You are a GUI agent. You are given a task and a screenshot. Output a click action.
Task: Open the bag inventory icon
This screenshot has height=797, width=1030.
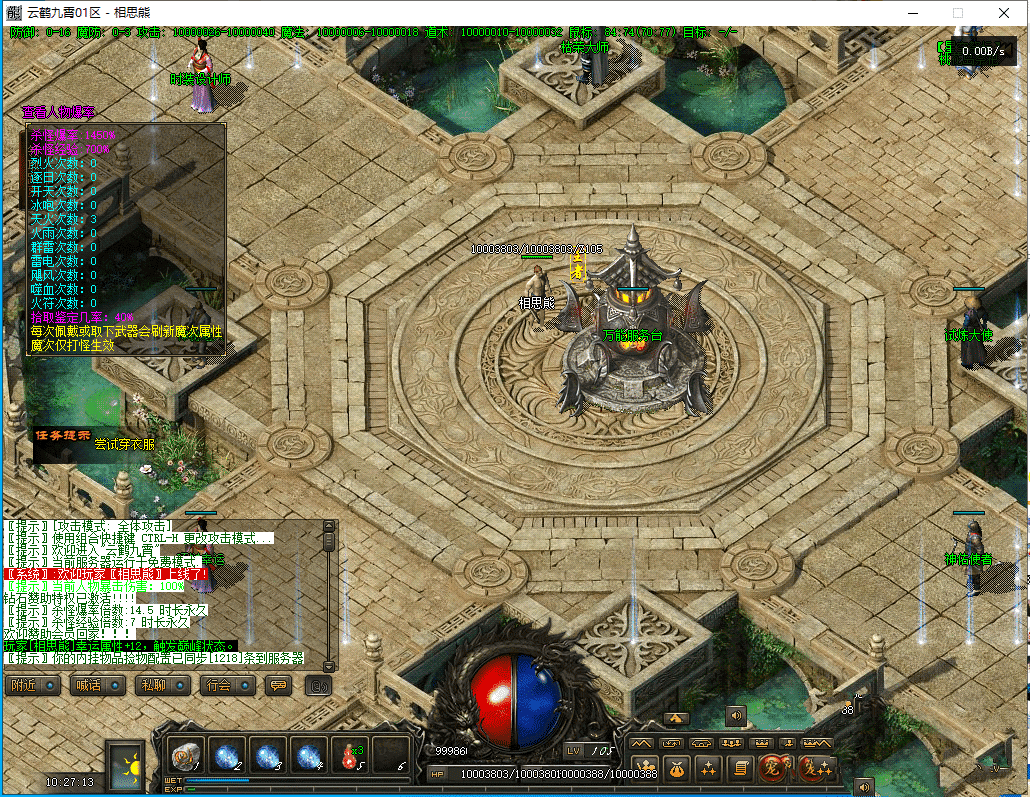pos(677,768)
